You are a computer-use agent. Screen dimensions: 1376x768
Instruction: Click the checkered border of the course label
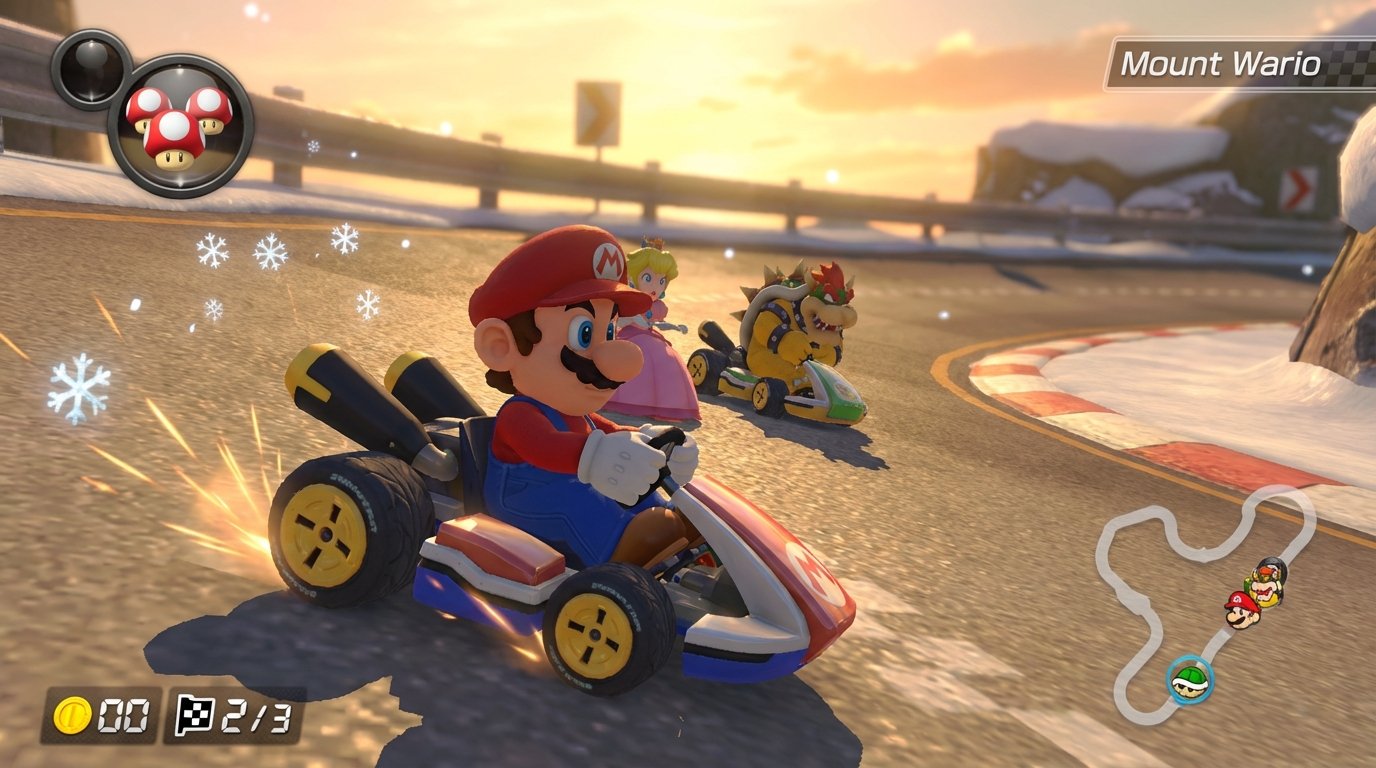[1346, 62]
